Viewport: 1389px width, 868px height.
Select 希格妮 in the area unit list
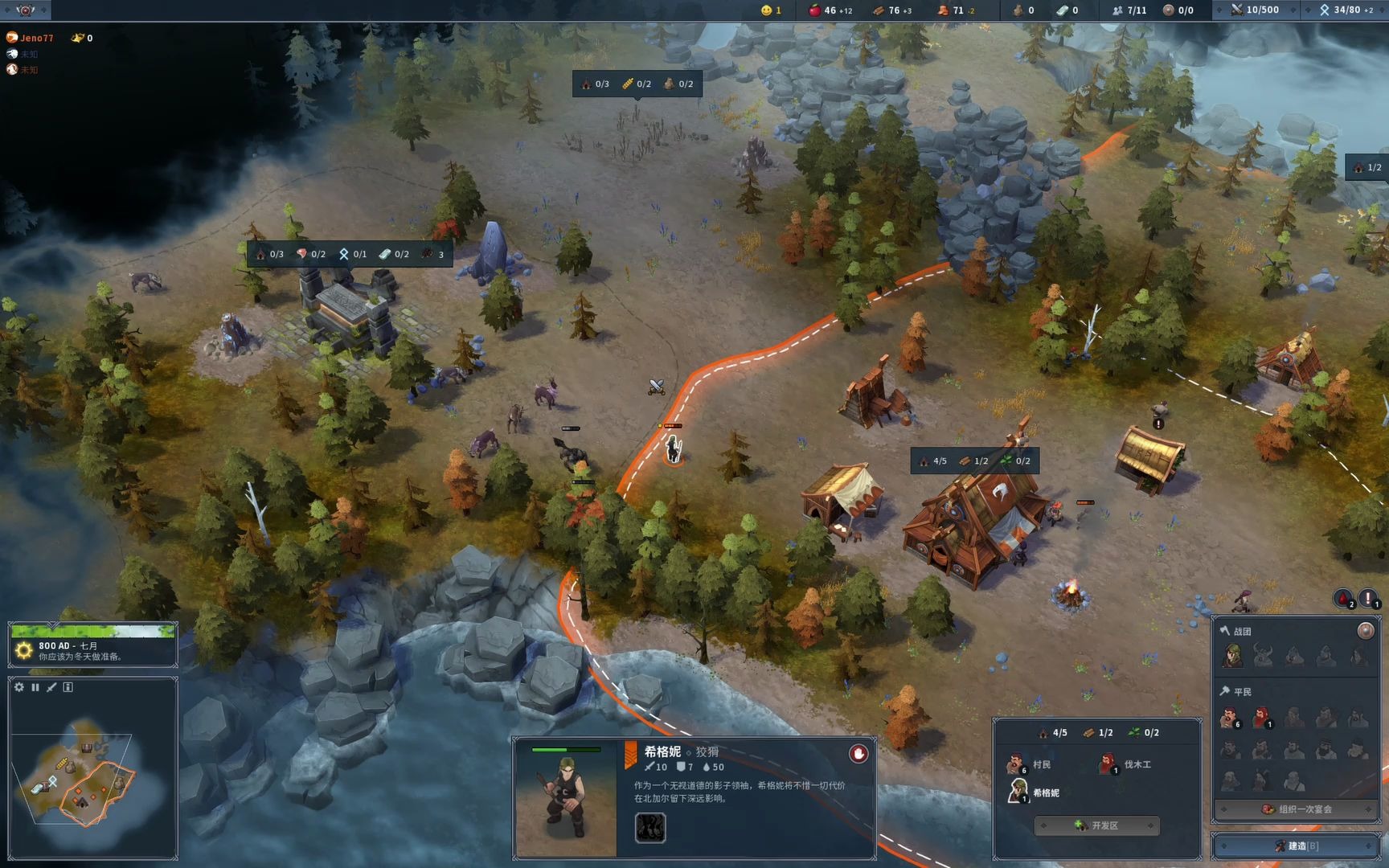tap(1033, 792)
